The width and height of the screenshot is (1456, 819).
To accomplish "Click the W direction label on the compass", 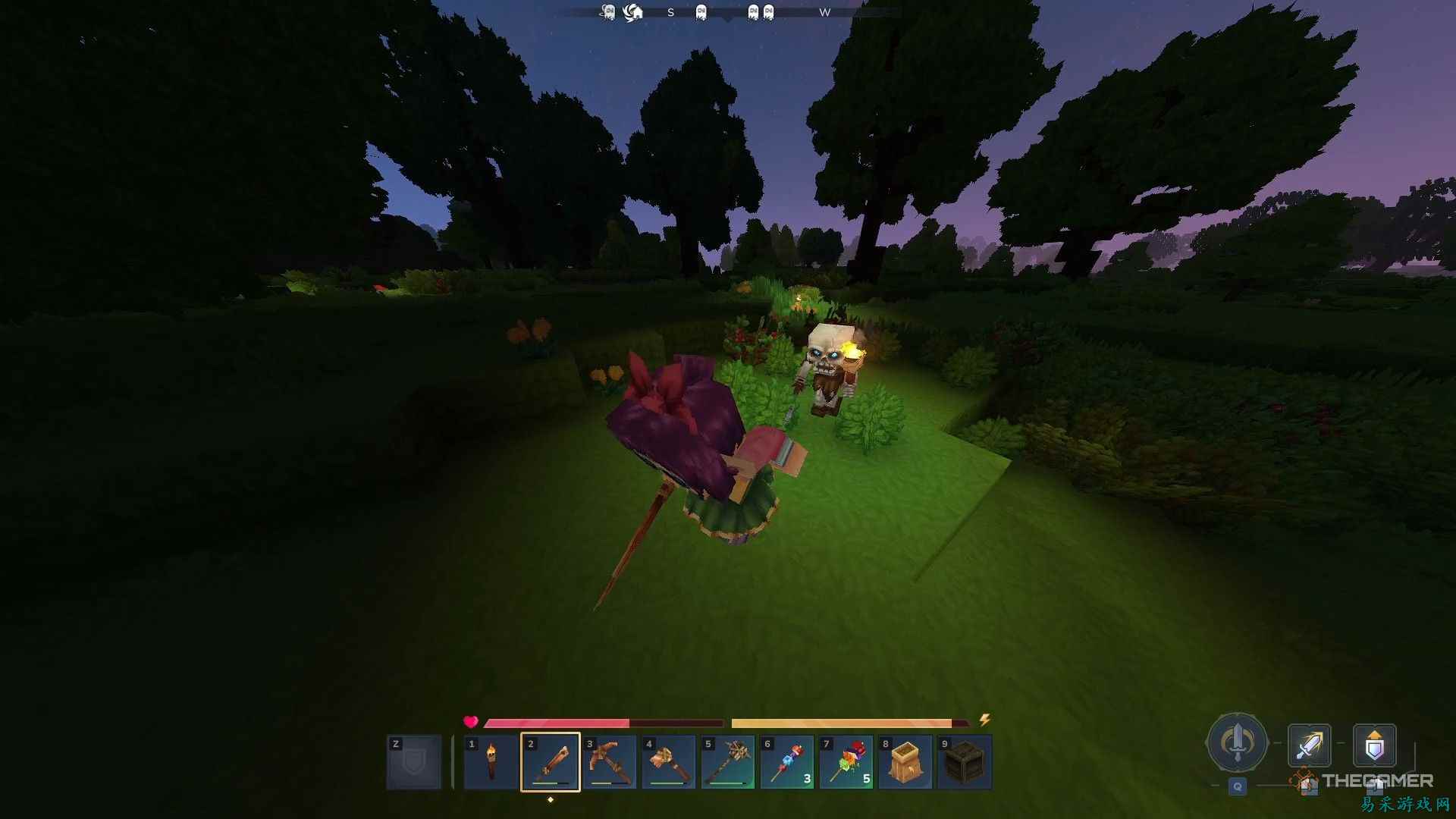I will tap(826, 12).
